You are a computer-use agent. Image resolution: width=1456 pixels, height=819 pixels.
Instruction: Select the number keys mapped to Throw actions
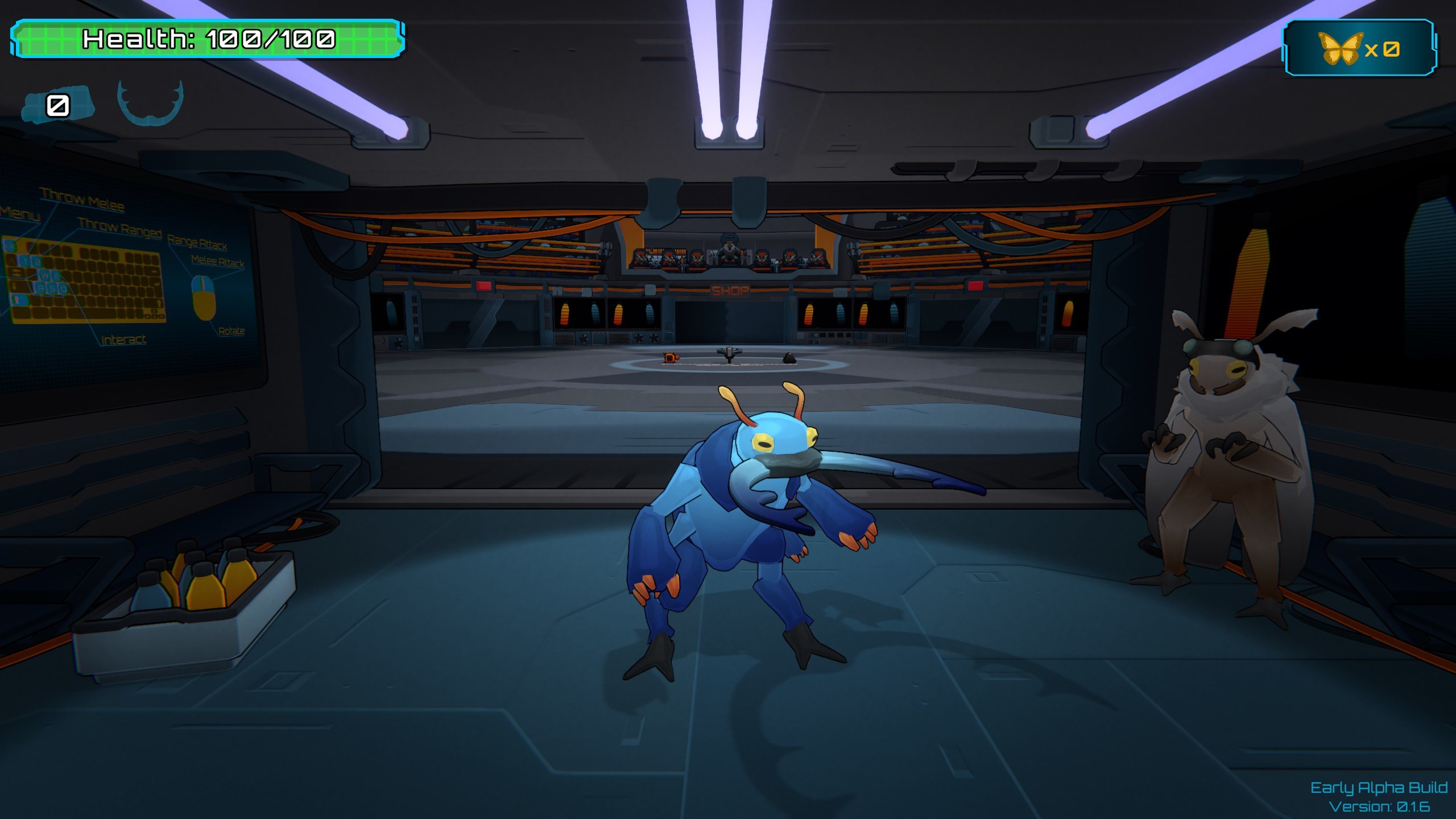[31, 262]
